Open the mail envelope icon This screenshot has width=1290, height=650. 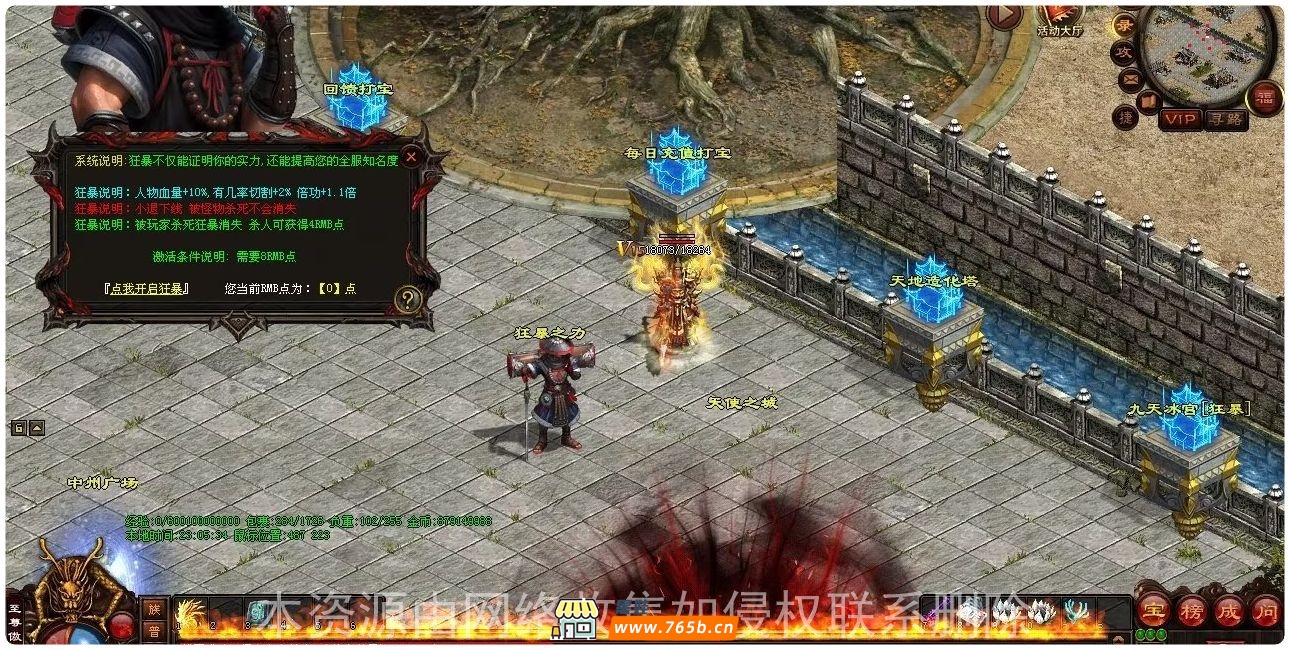pyautogui.click(x=1130, y=77)
